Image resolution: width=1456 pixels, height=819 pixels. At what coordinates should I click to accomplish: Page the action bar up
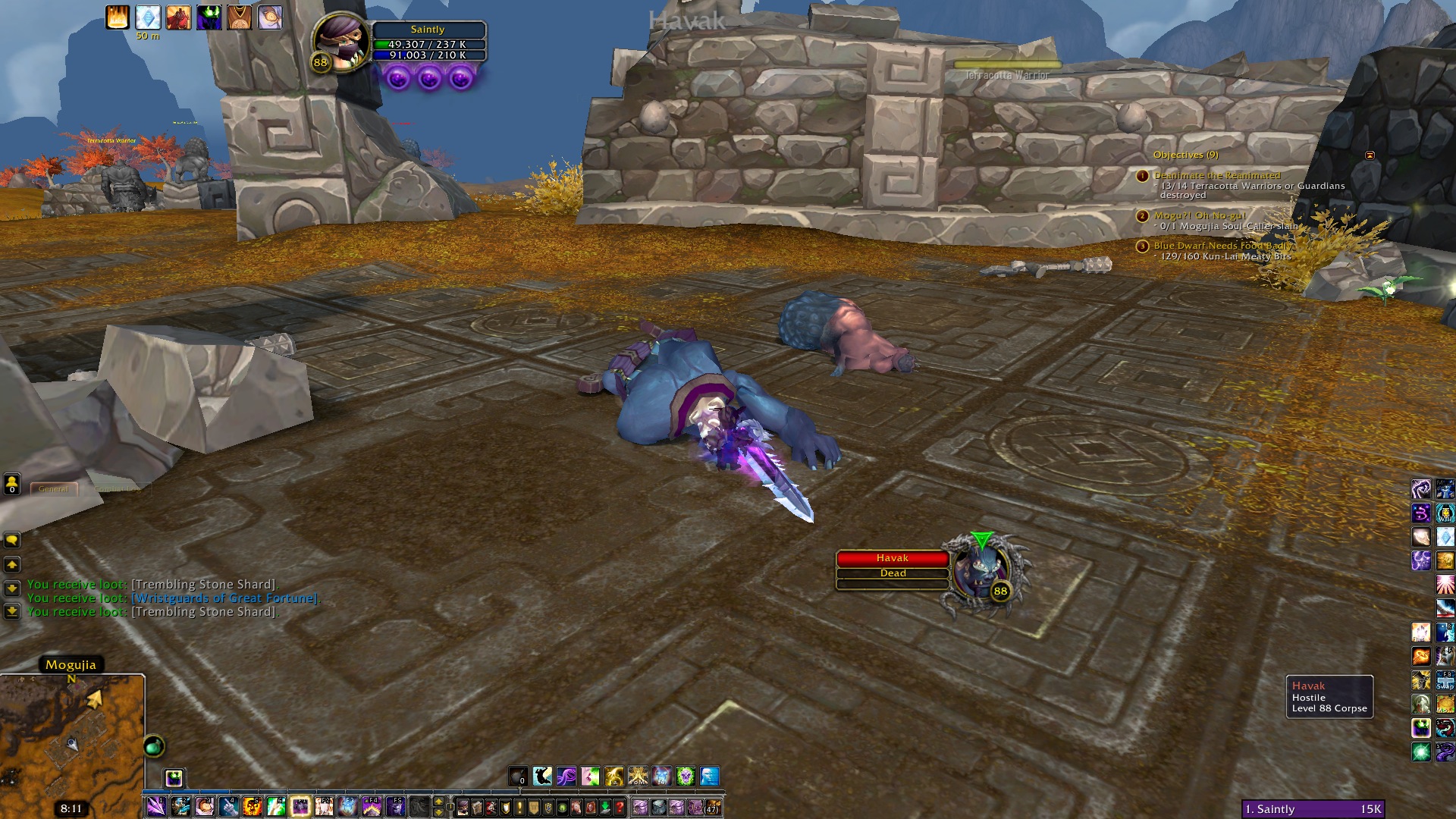point(438,801)
